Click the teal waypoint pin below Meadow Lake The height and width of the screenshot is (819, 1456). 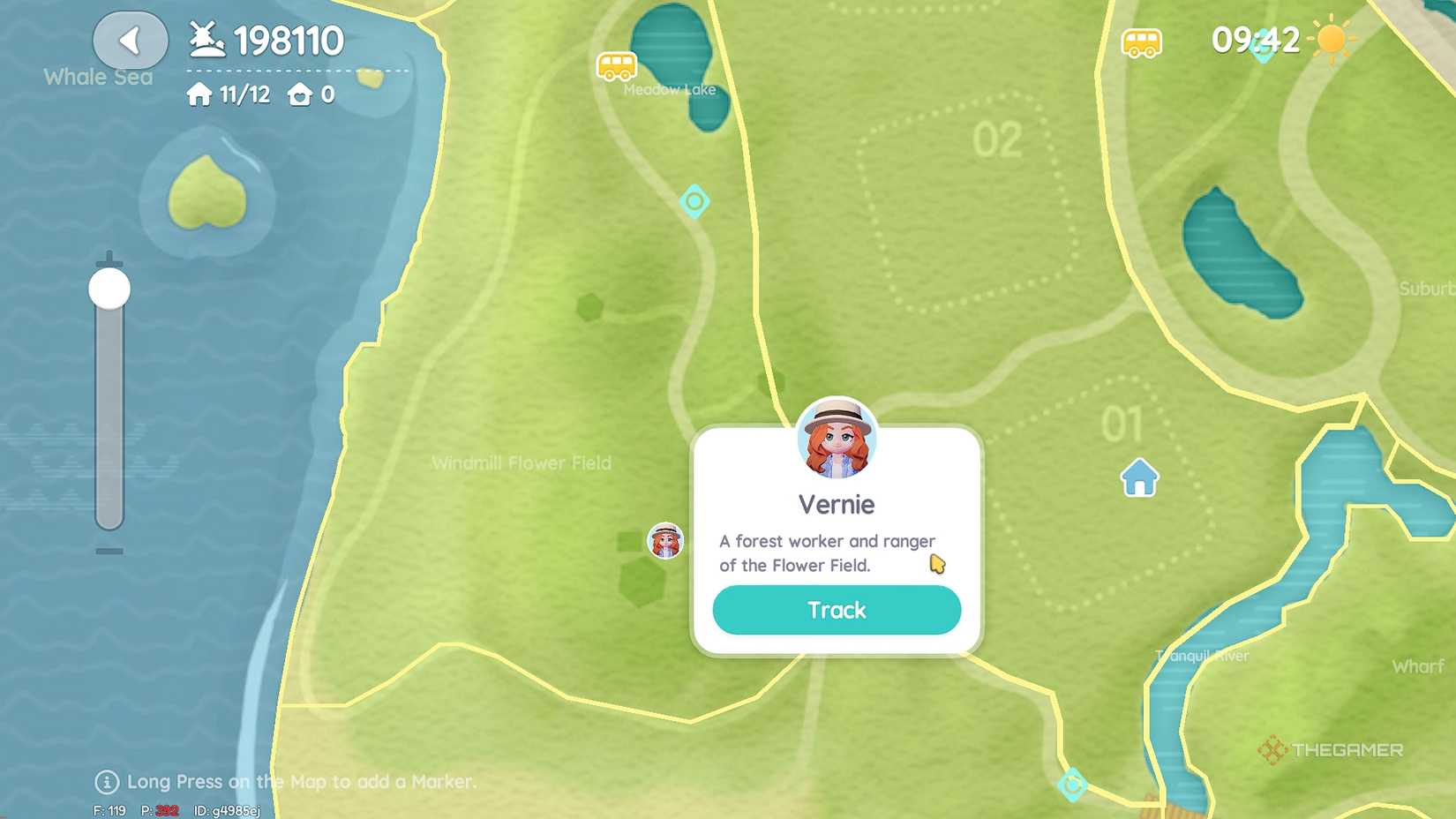(696, 201)
